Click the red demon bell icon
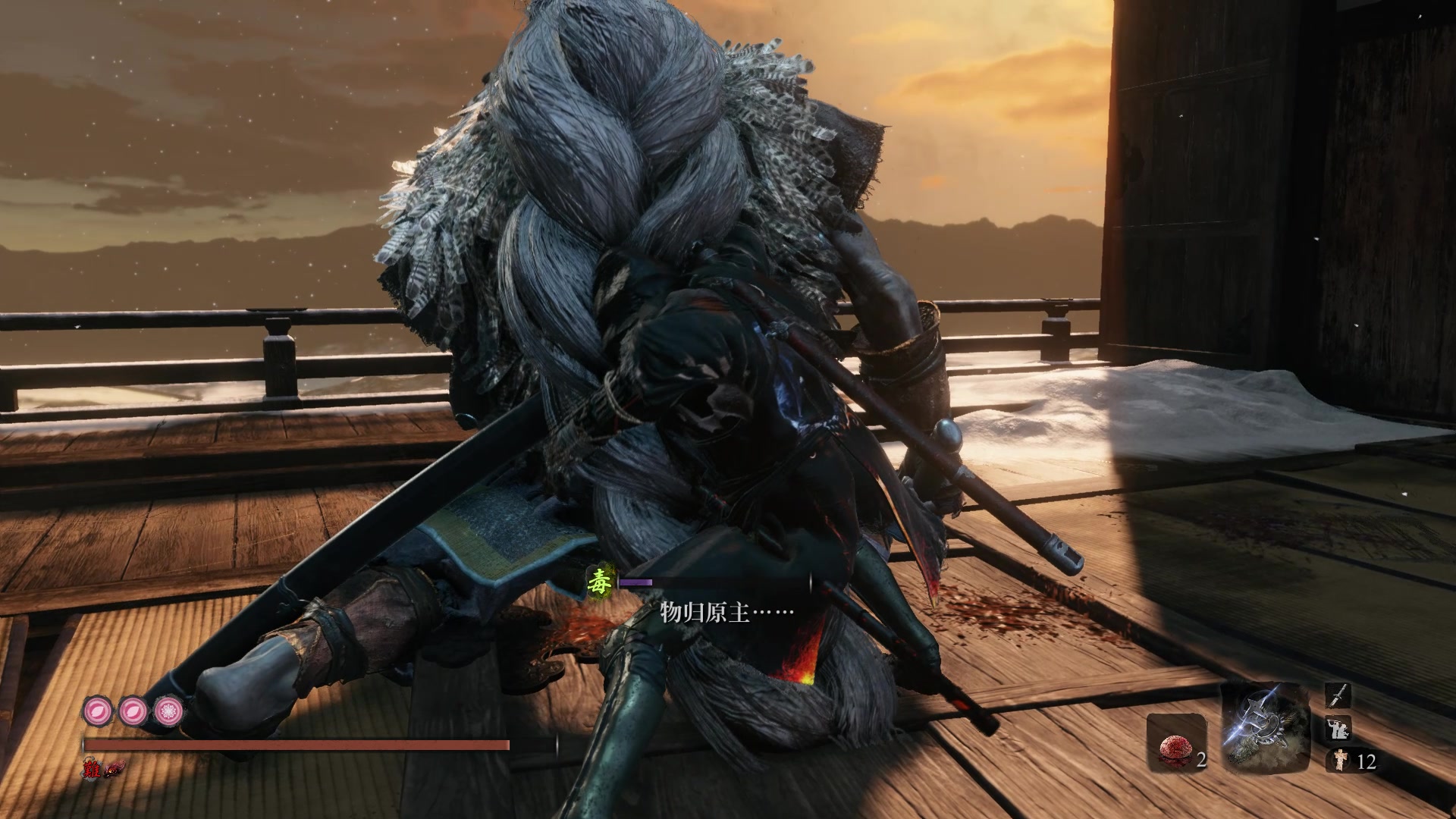The height and width of the screenshot is (819, 1456). click(x=114, y=769)
